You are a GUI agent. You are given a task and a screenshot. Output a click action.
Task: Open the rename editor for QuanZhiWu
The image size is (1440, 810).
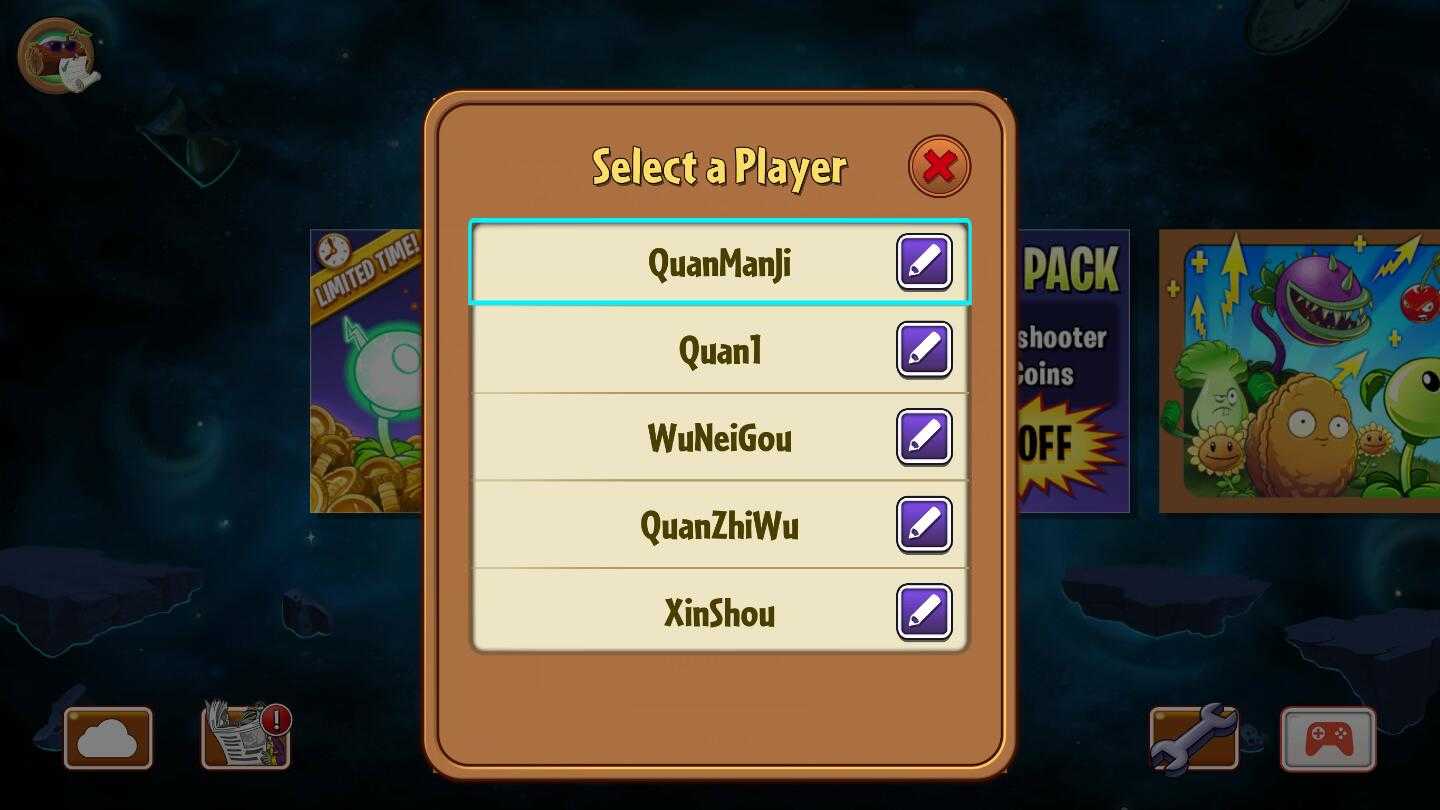click(x=923, y=524)
